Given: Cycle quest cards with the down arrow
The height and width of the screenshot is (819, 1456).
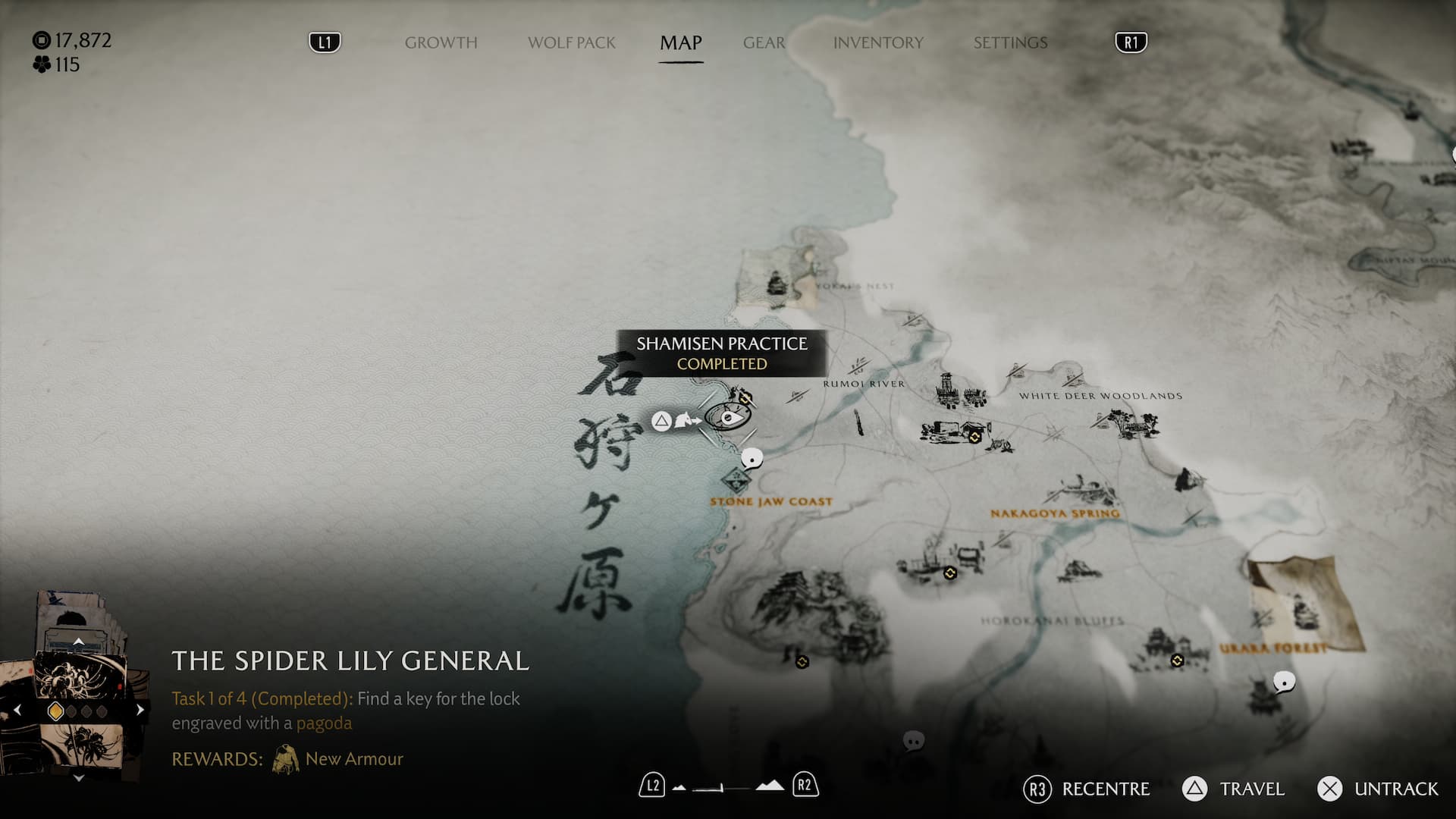Looking at the screenshot, I should point(78,778).
